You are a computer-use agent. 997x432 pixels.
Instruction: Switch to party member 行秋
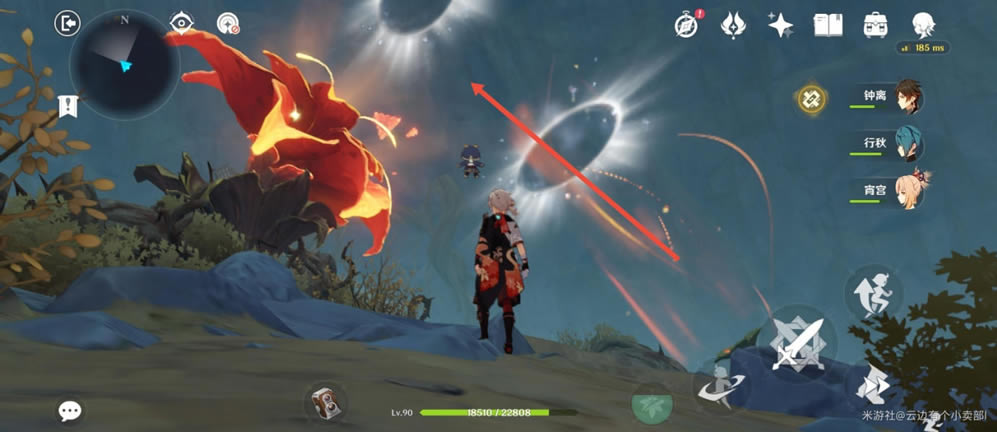[x=890, y=144]
